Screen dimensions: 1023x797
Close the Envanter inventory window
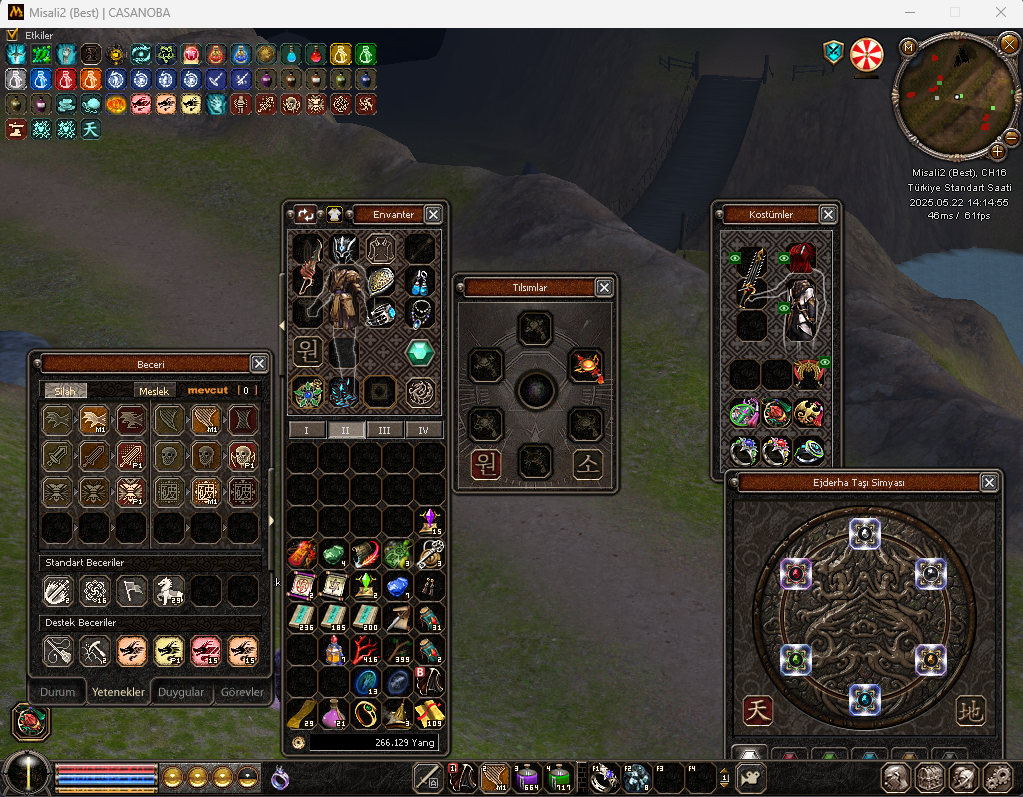(x=433, y=214)
